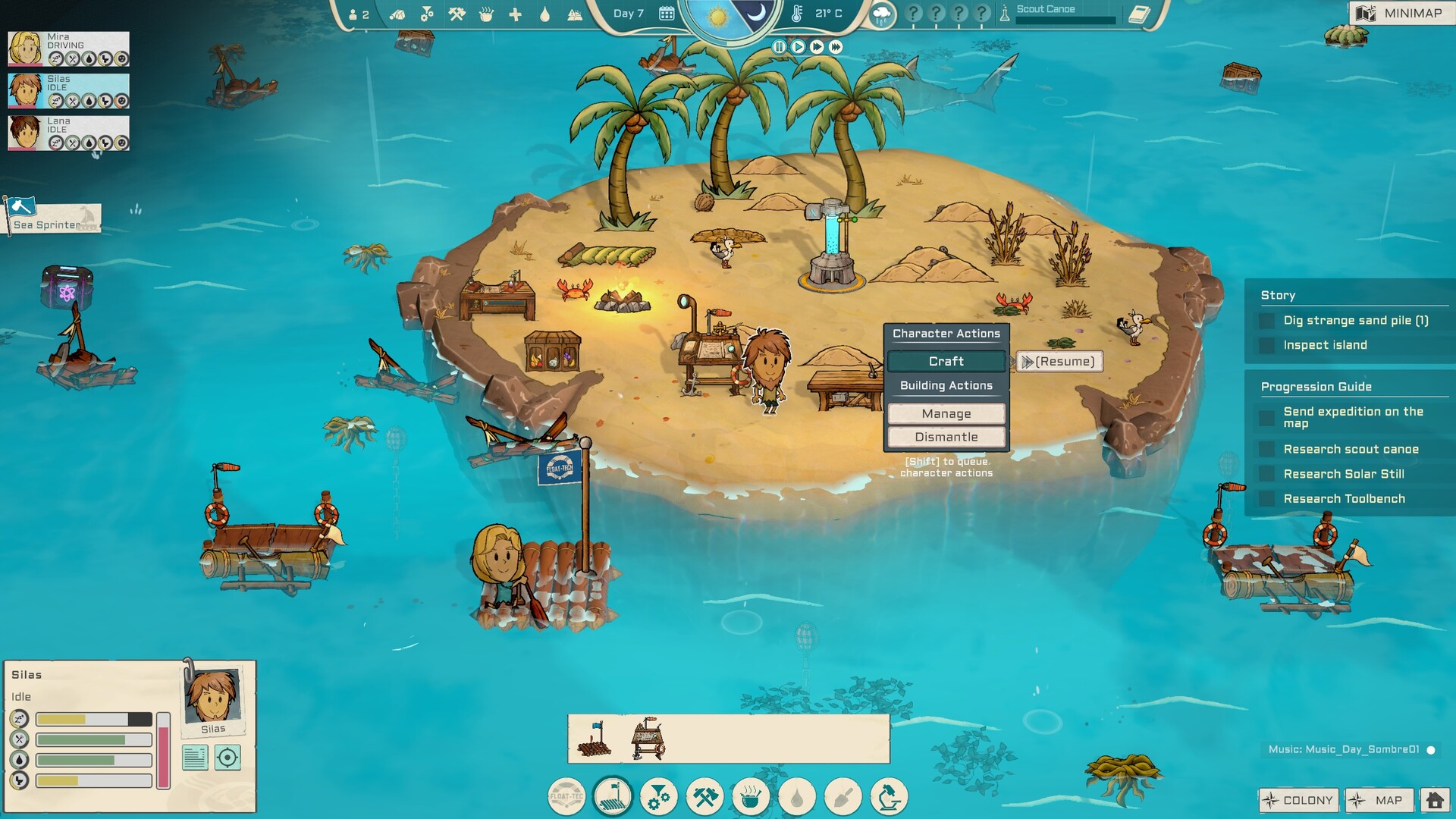Open Silas's details sheet button

(x=195, y=758)
